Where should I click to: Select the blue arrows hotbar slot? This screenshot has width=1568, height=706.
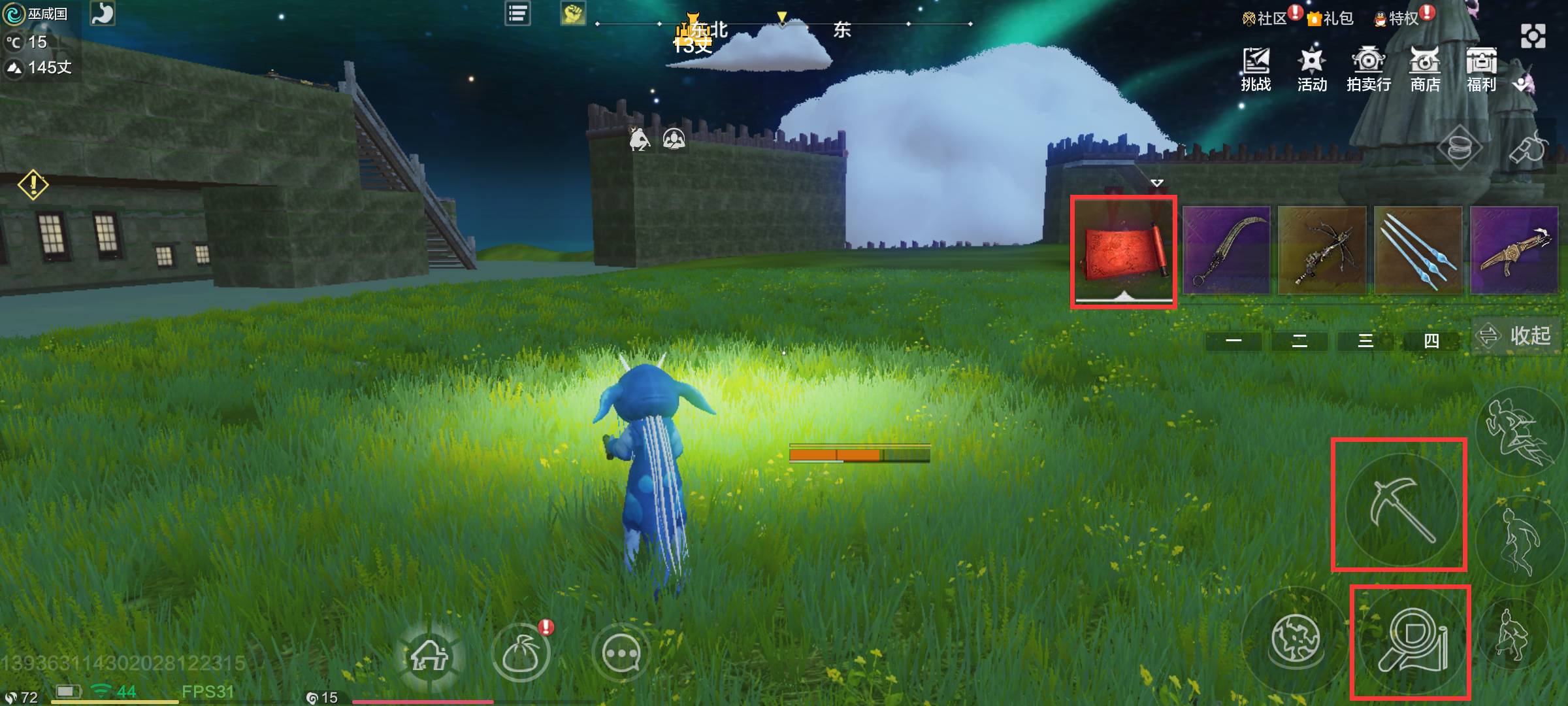click(x=1418, y=250)
